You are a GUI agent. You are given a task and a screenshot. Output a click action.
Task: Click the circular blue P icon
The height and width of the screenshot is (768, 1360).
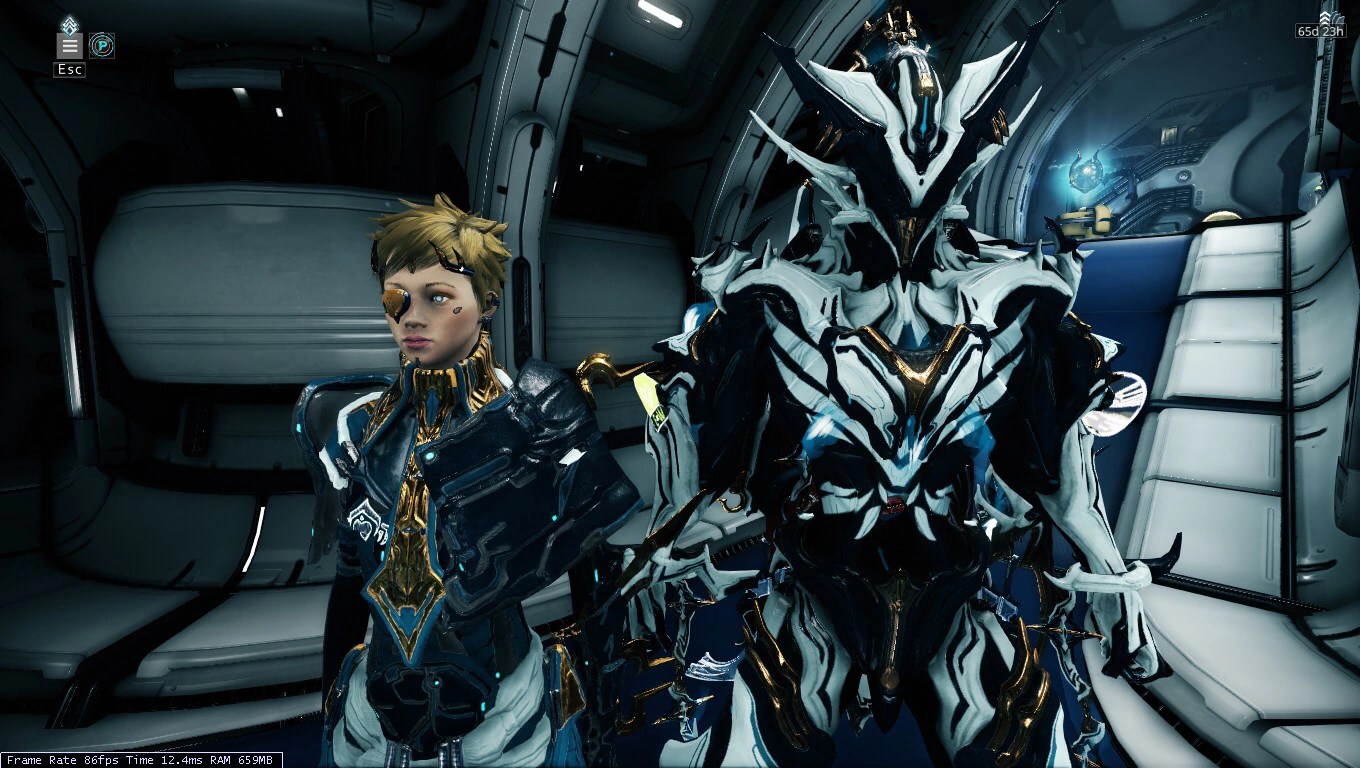click(x=101, y=45)
